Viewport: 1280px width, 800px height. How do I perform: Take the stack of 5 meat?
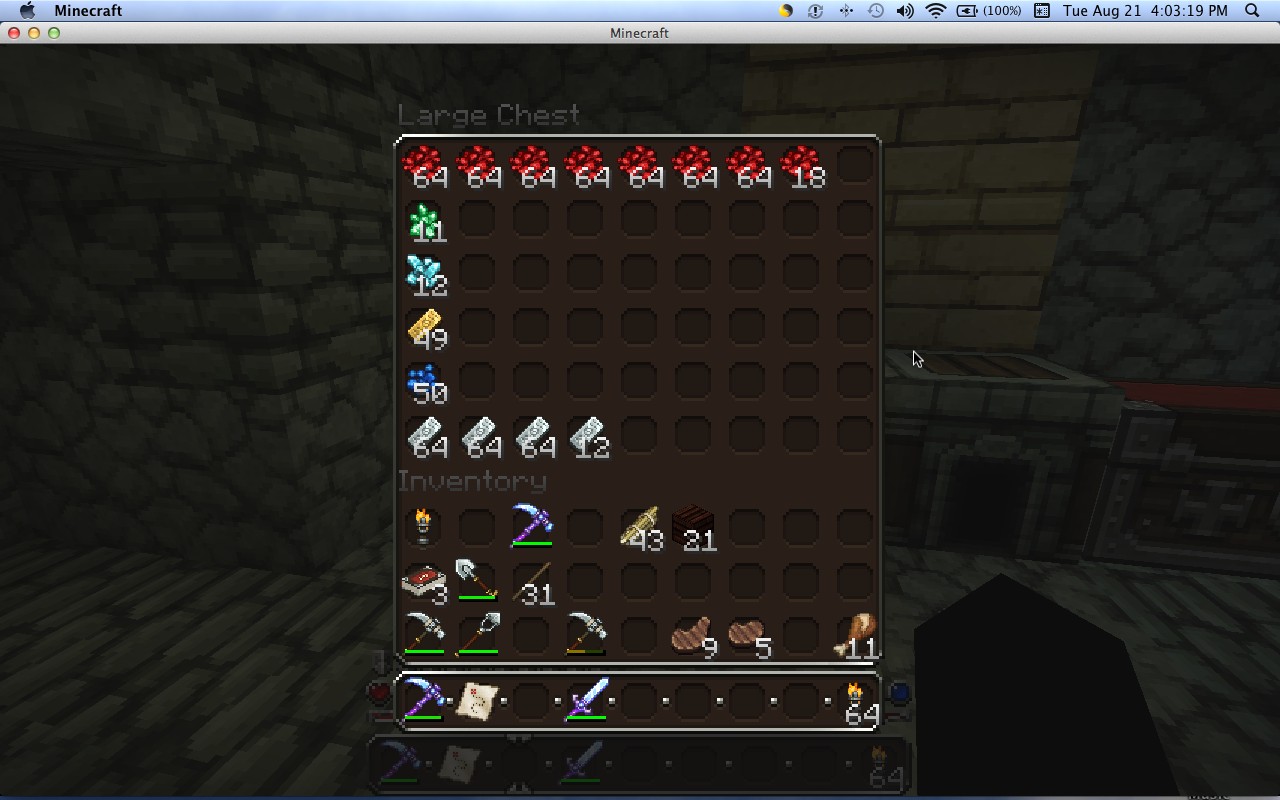(748, 635)
